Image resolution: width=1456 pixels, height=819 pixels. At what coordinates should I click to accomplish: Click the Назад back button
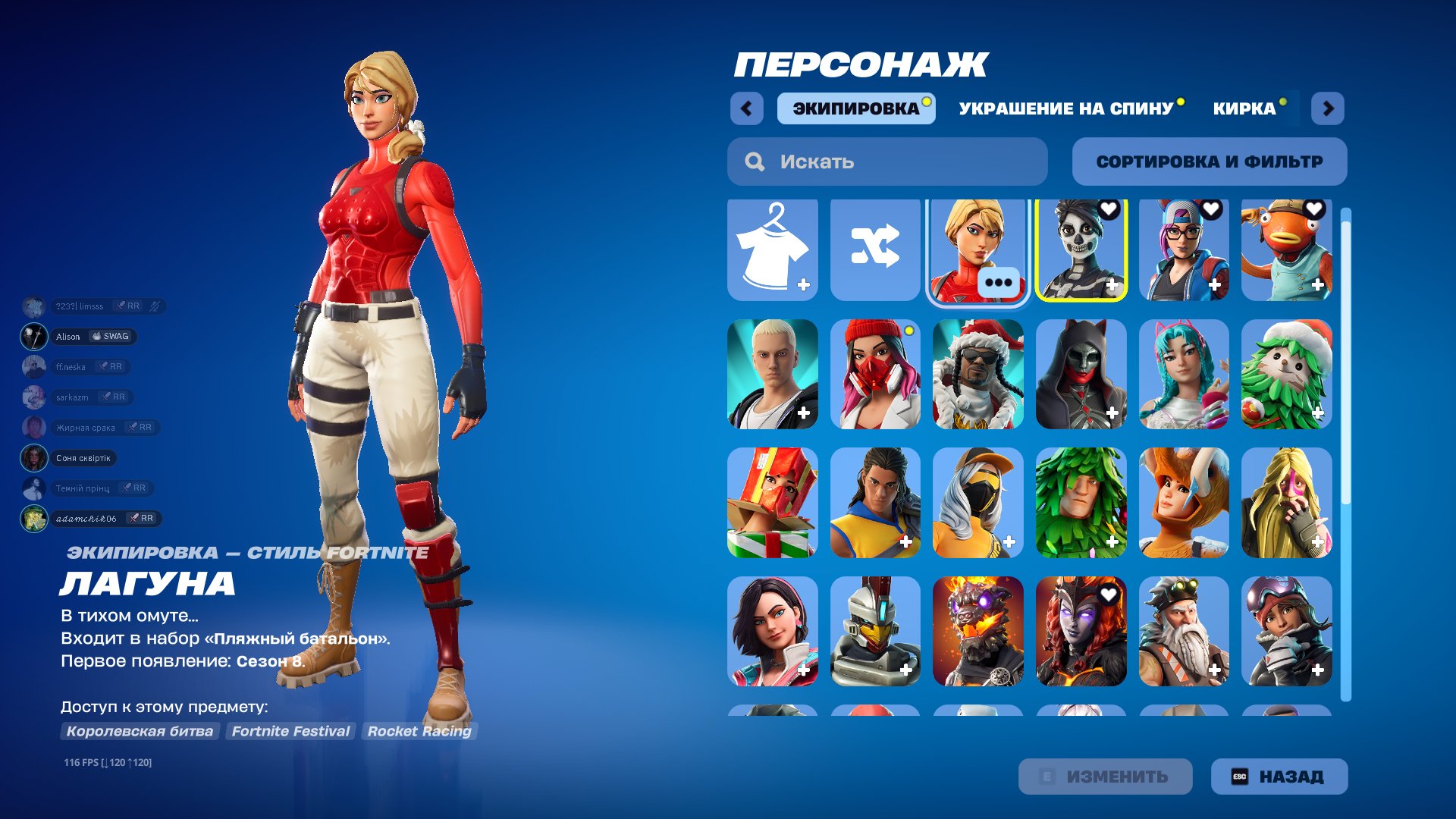[x=1279, y=777]
